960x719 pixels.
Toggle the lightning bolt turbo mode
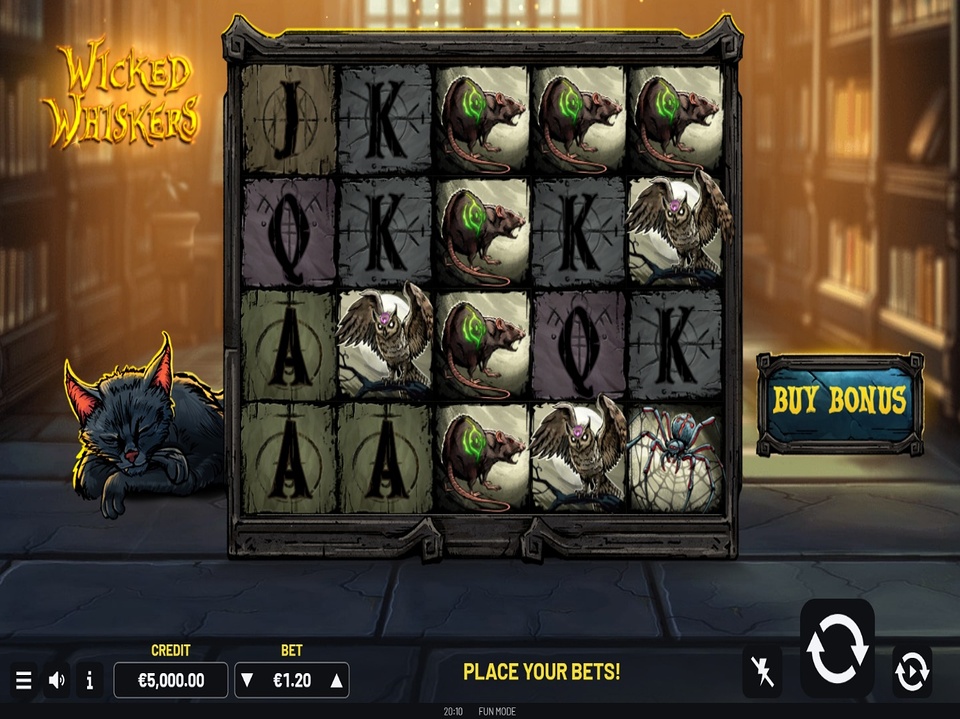tap(762, 672)
